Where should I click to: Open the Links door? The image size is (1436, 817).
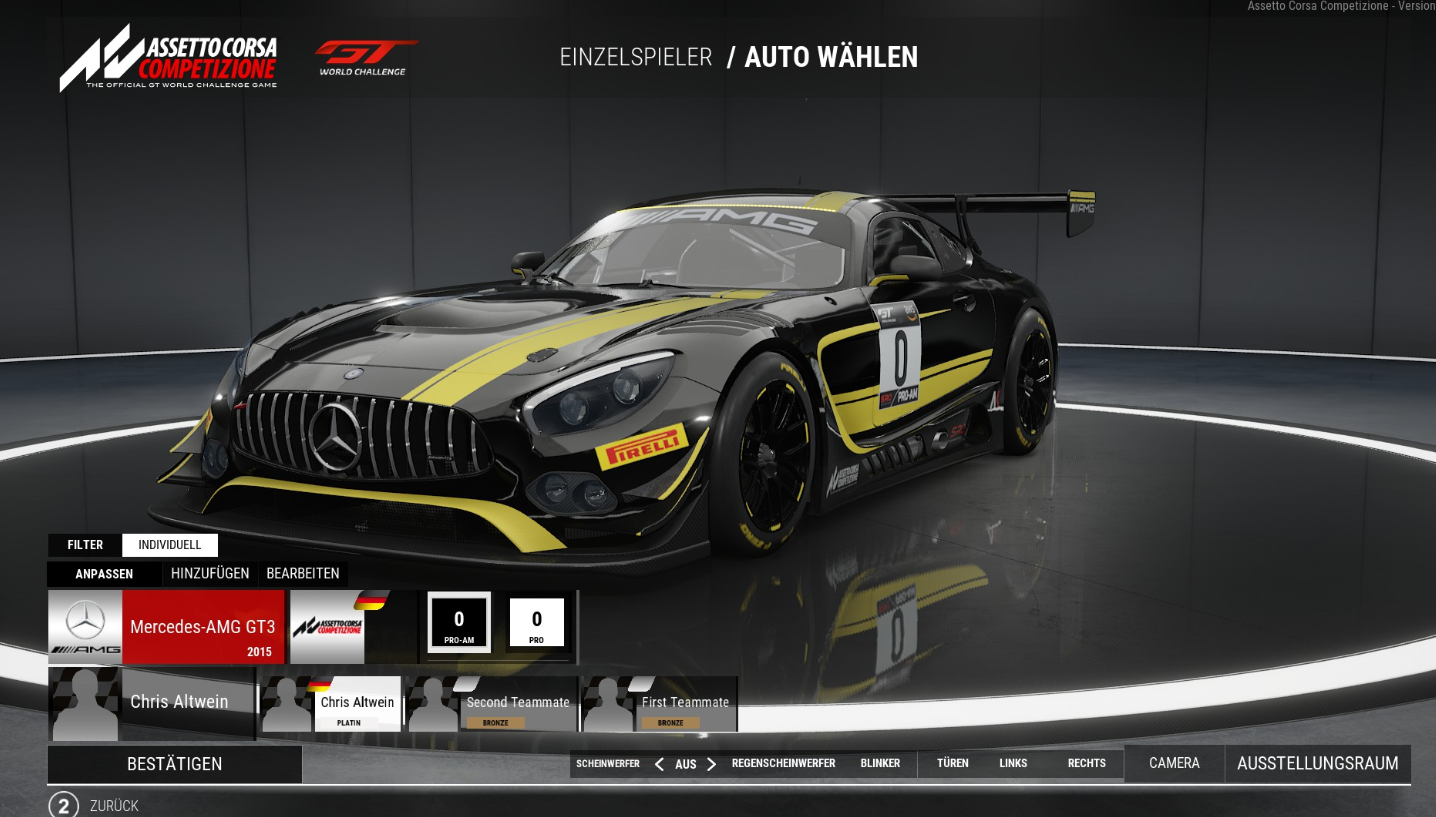click(1013, 764)
